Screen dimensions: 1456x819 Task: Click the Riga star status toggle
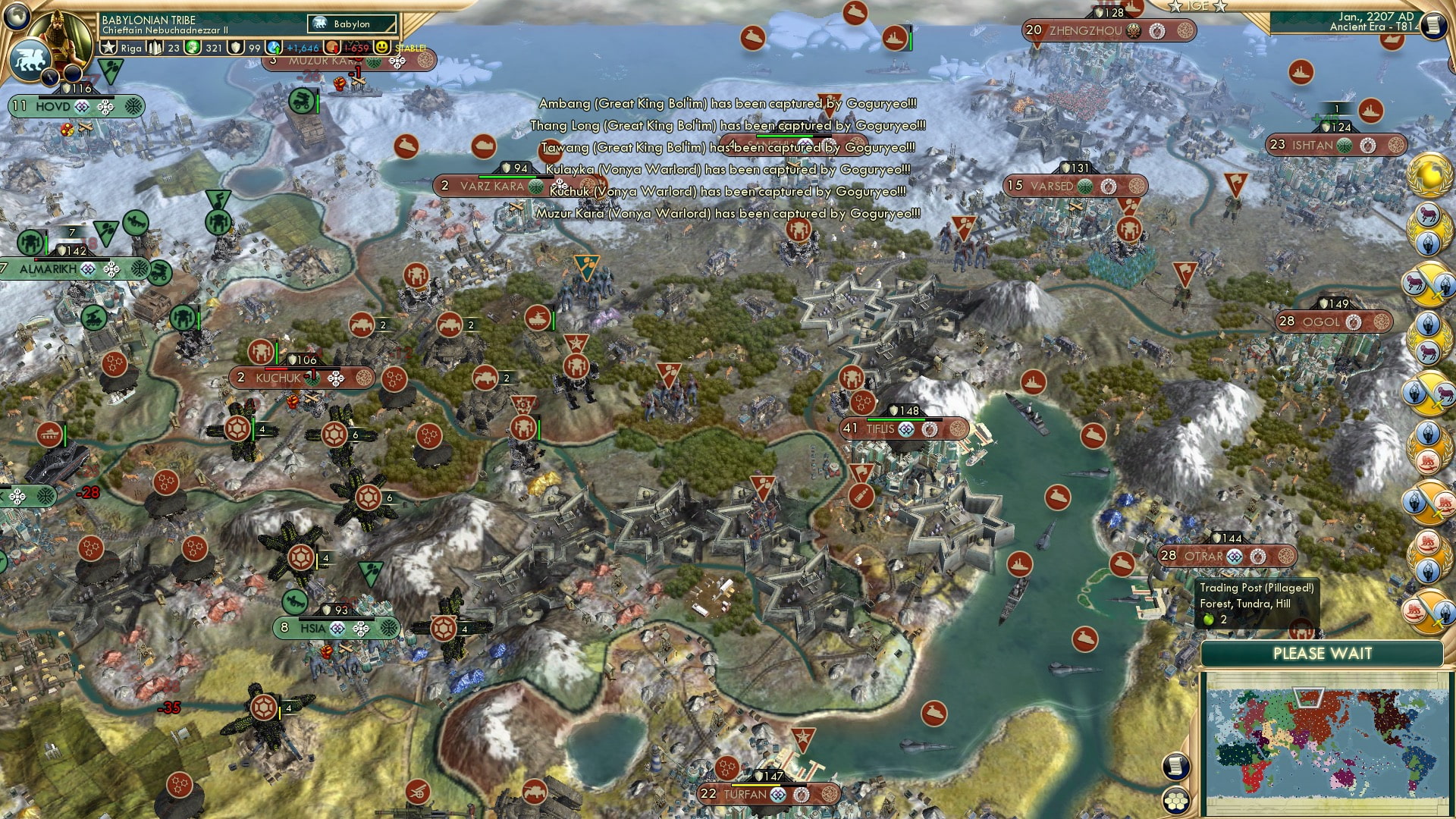(109, 48)
